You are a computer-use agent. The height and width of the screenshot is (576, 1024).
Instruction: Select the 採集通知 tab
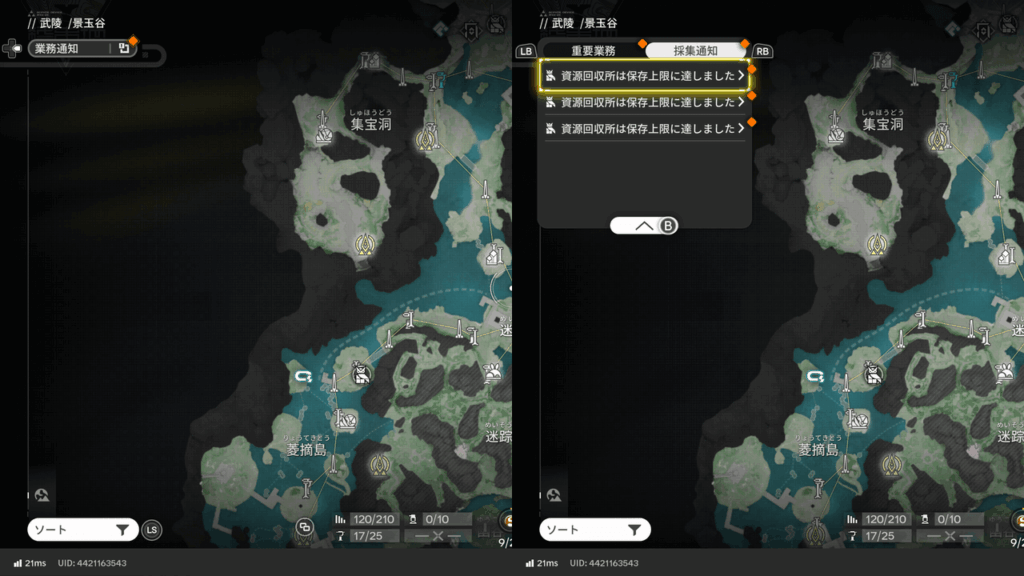[x=694, y=50]
